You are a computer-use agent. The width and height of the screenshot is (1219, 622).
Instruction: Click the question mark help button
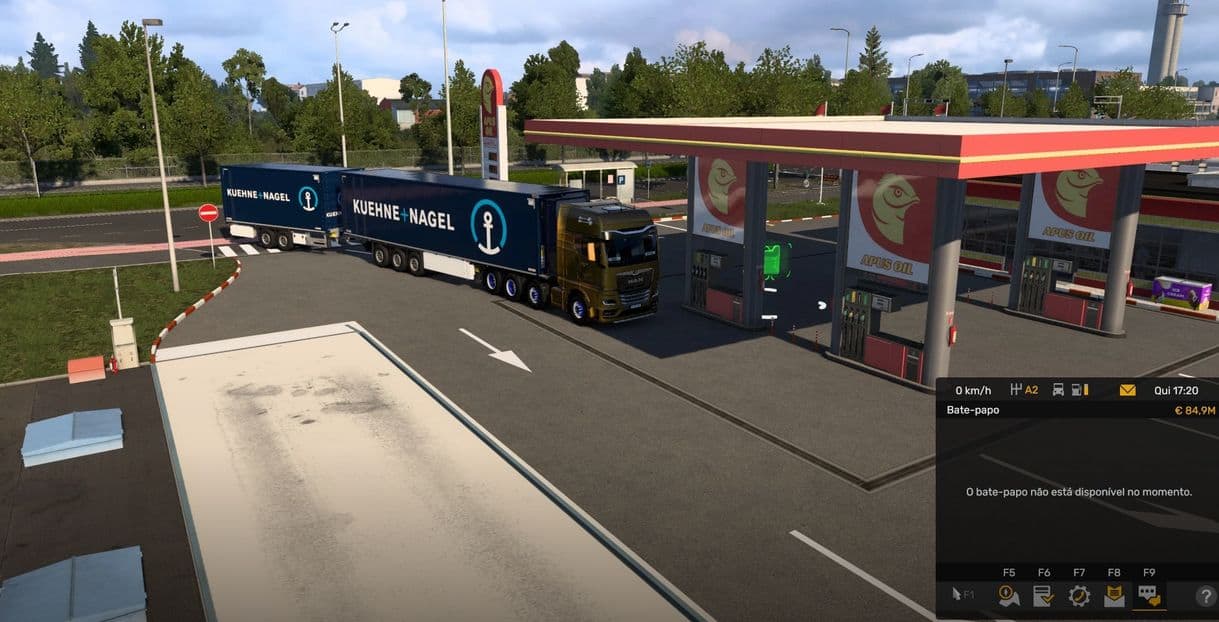point(1206,596)
